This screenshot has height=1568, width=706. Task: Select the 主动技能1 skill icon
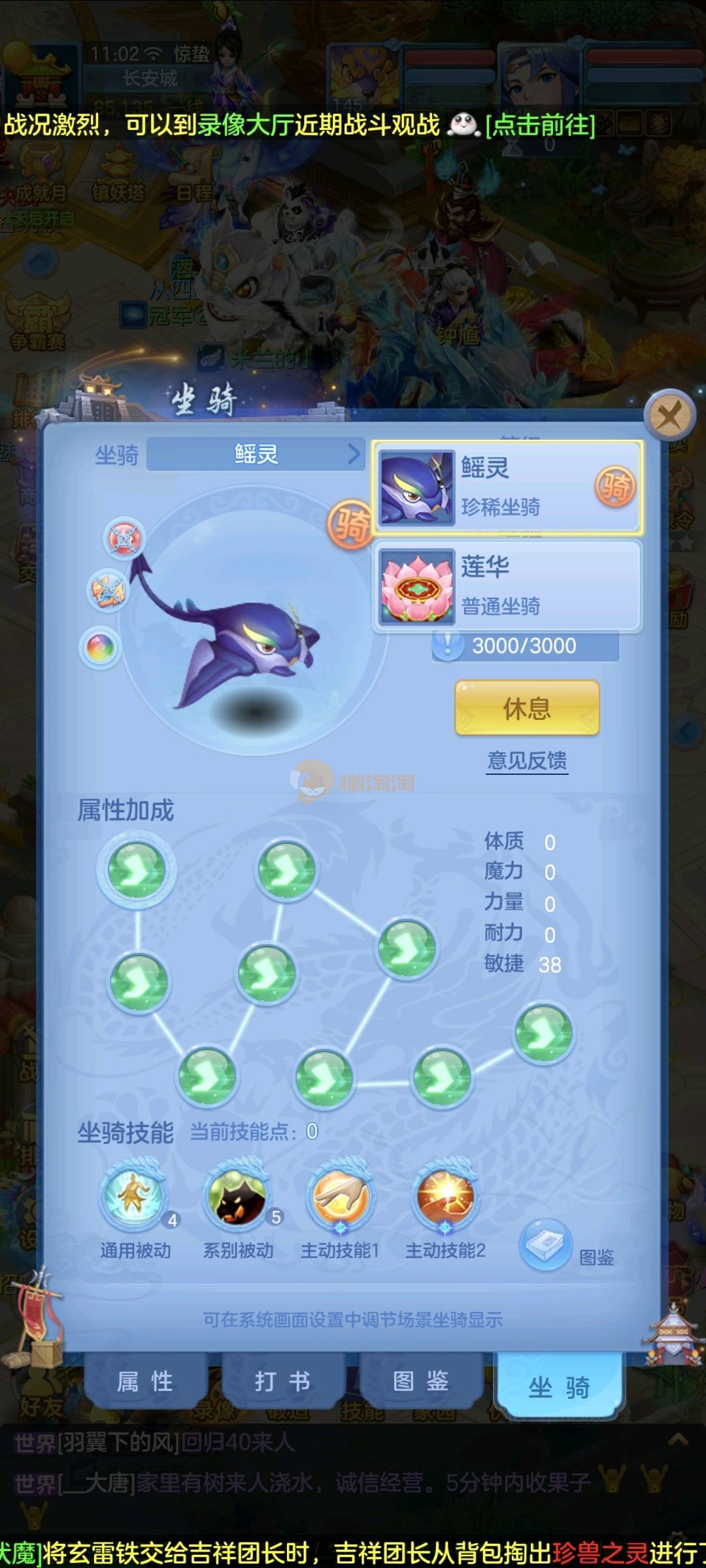341,1199
